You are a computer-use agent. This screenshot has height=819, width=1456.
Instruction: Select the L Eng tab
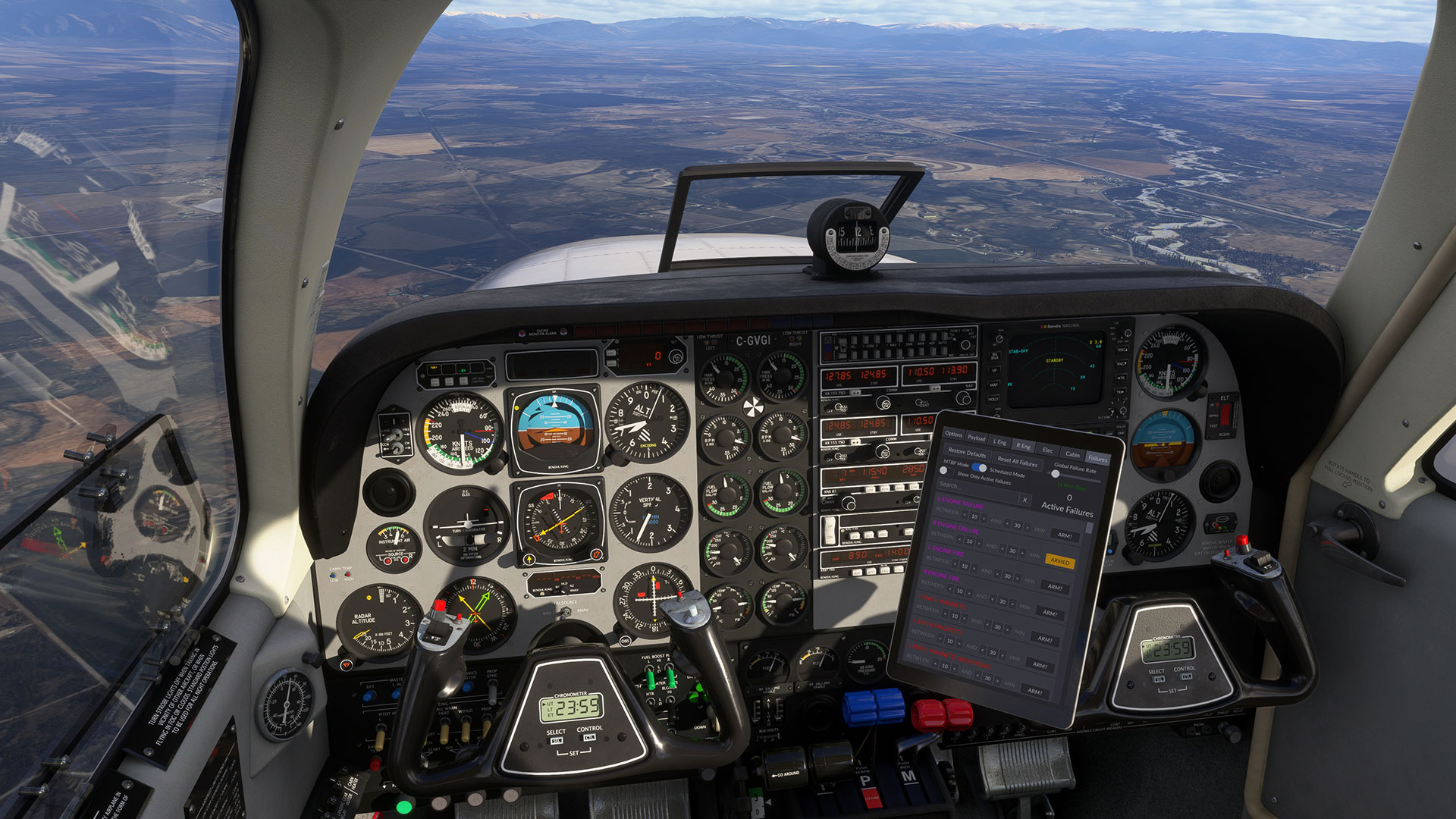[x=1000, y=442]
